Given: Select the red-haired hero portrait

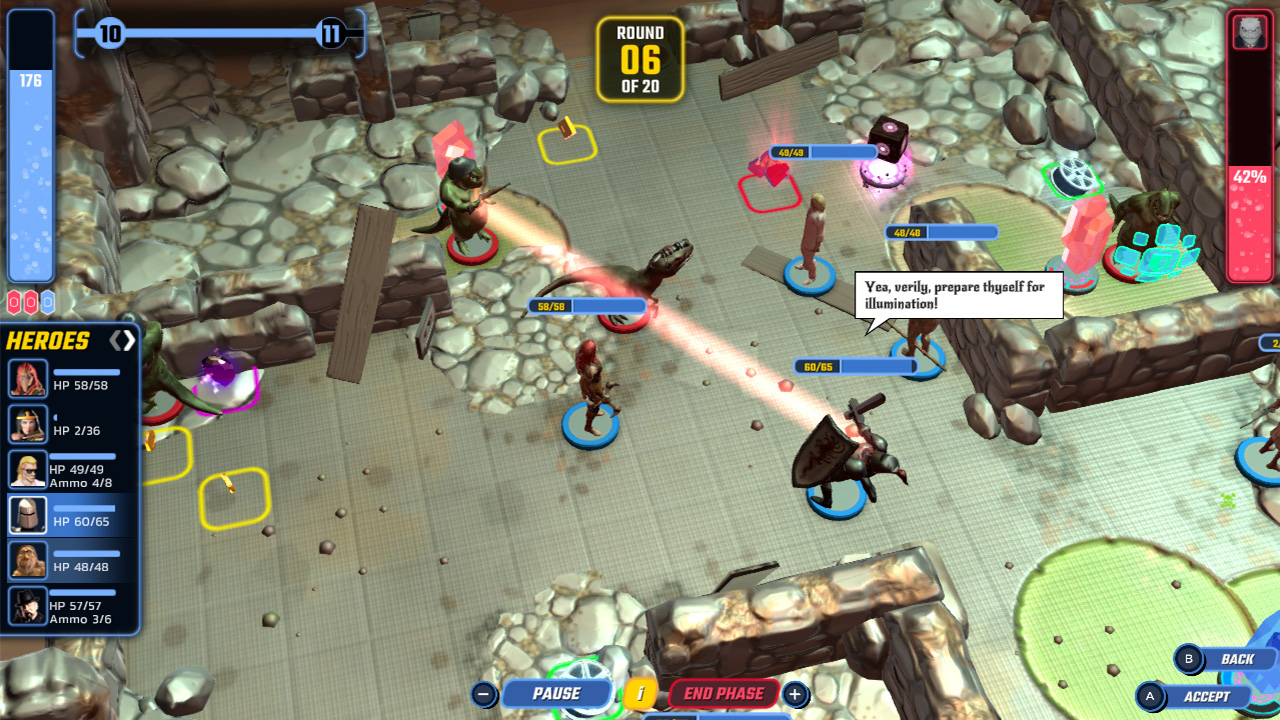Looking at the screenshot, I should tap(26, 378).
